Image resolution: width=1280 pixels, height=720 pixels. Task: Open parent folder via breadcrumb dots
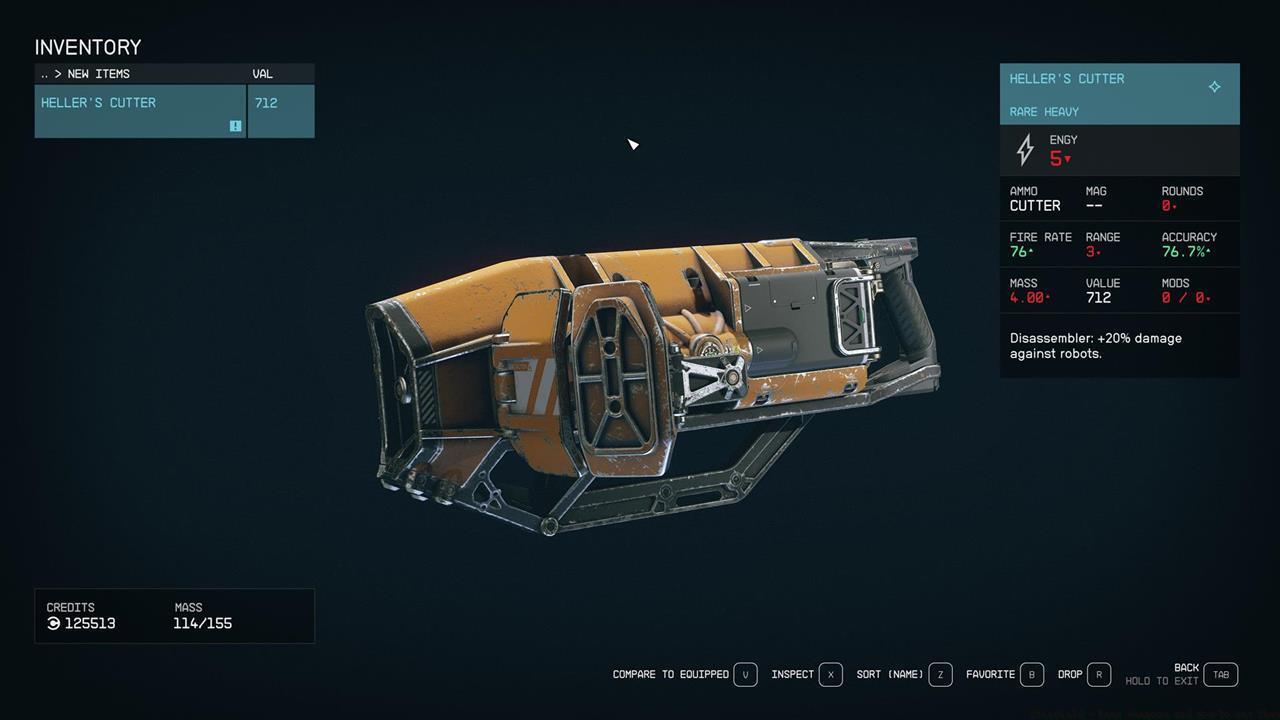tap(43, 73)
